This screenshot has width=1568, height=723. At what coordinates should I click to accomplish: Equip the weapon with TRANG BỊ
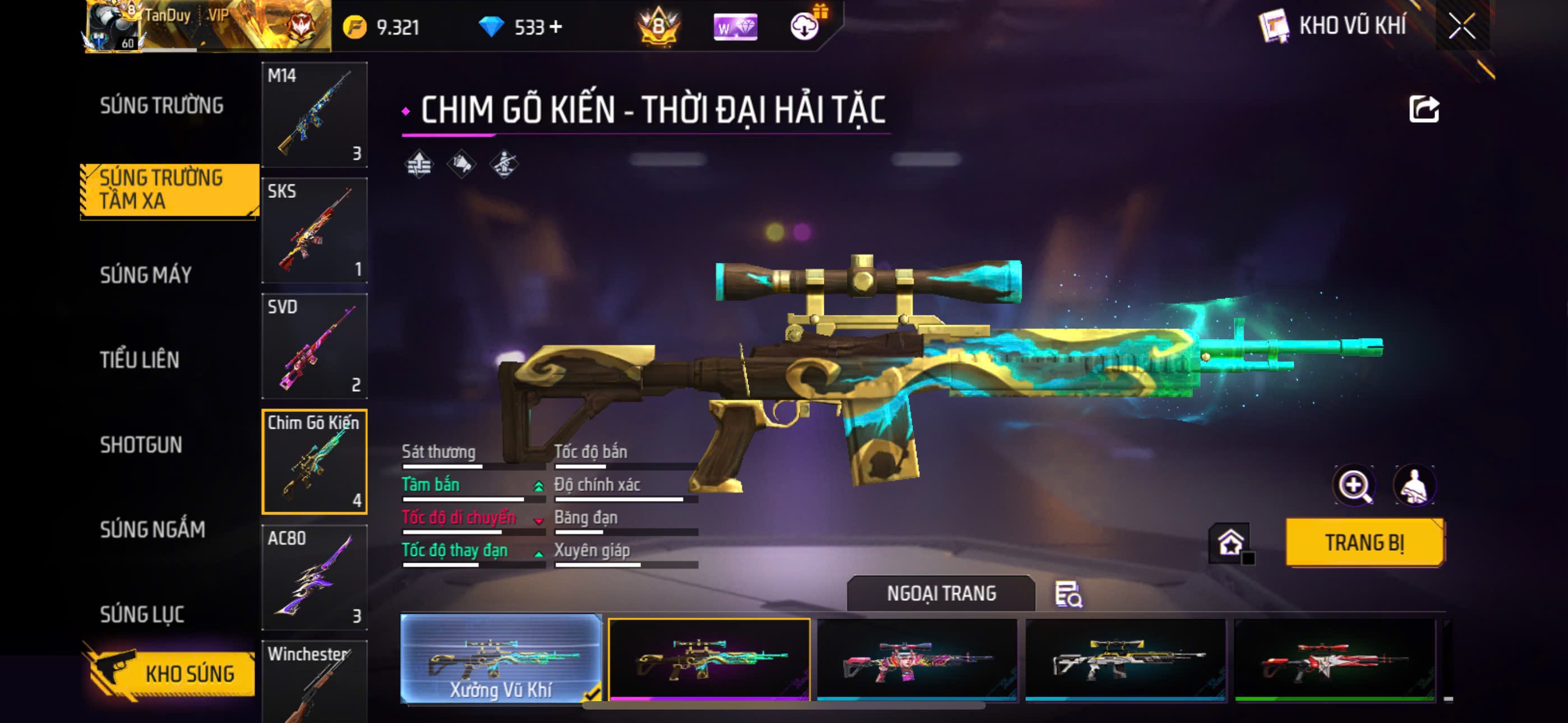pyautogui.click(x=1363, y=543)
